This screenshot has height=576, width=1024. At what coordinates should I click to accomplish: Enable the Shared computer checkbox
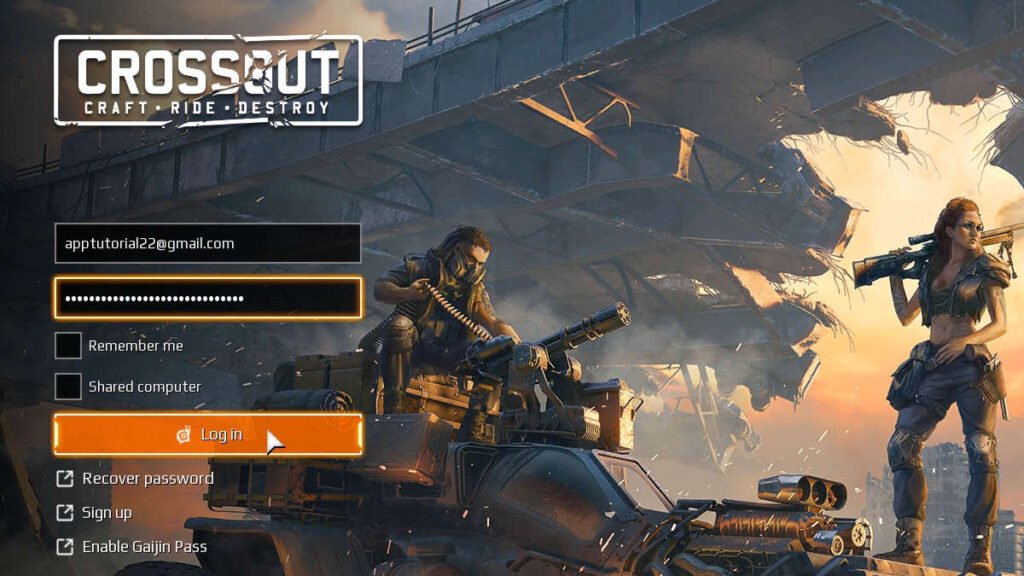coord(68,386)
